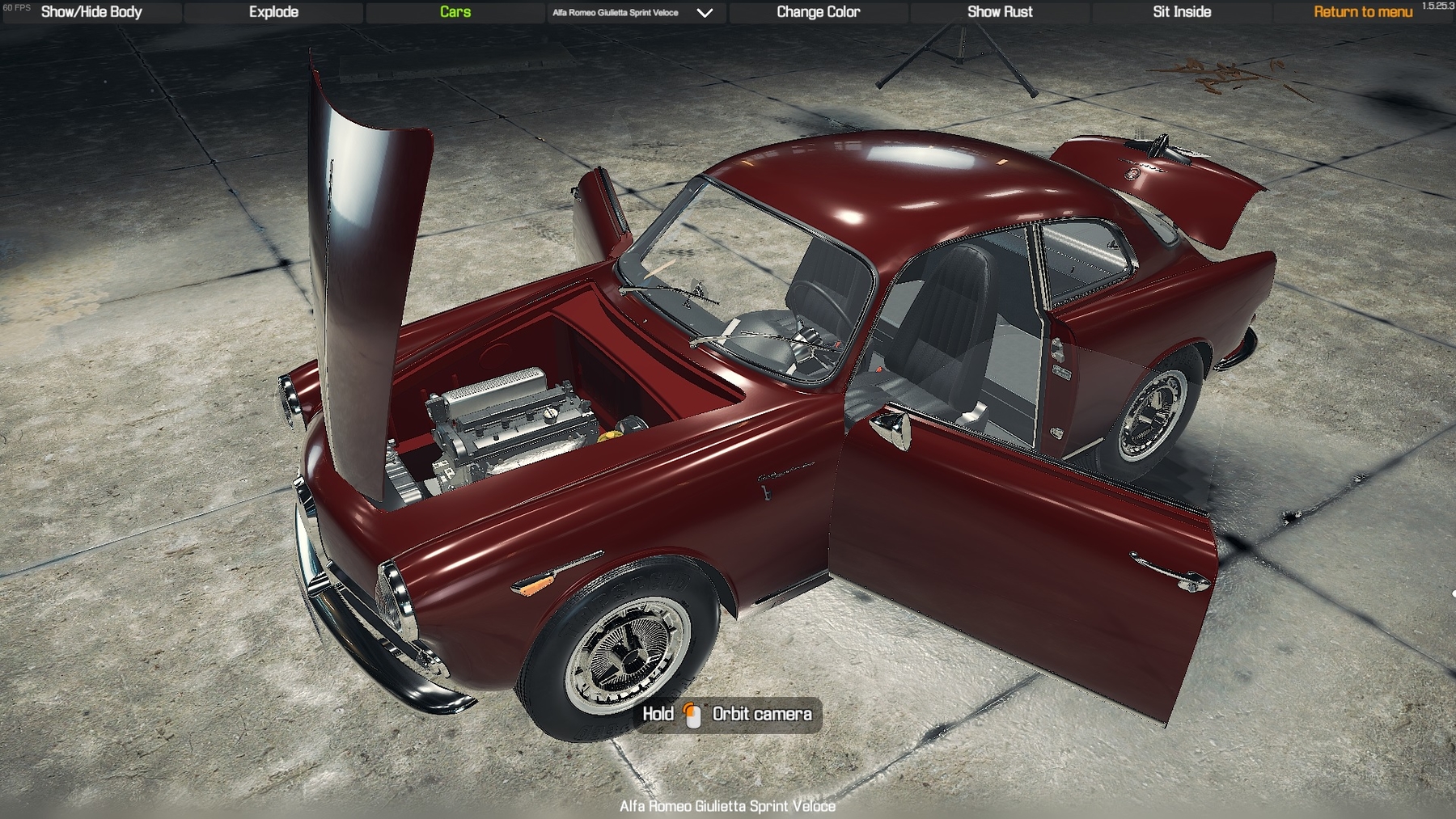Image resolution: width=1456 pixels, height=819 pixels.
Task: Activate the Explode view button
Action: (x=273, y=12)
